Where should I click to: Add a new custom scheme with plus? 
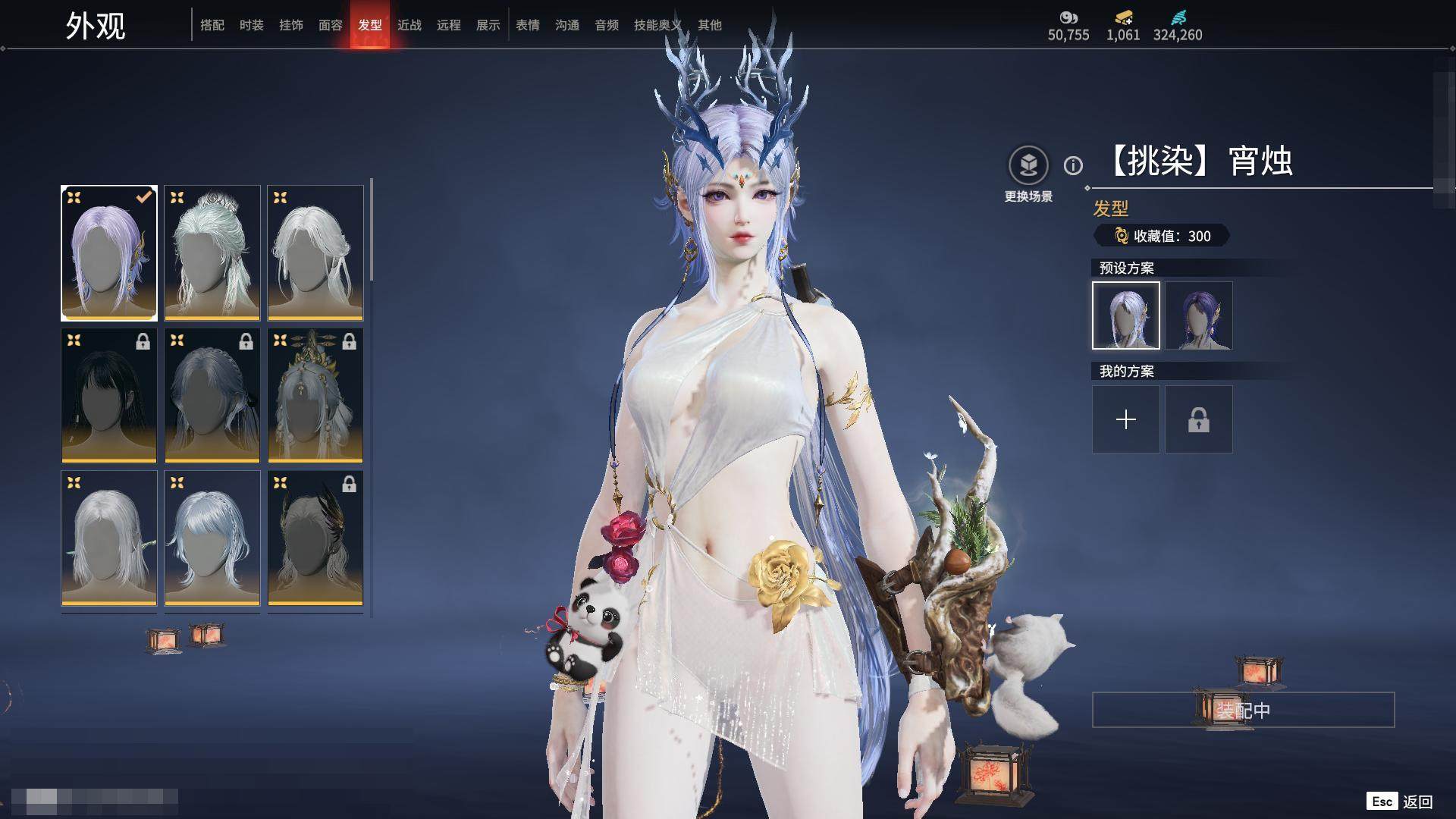click(x=1126, y=419)
